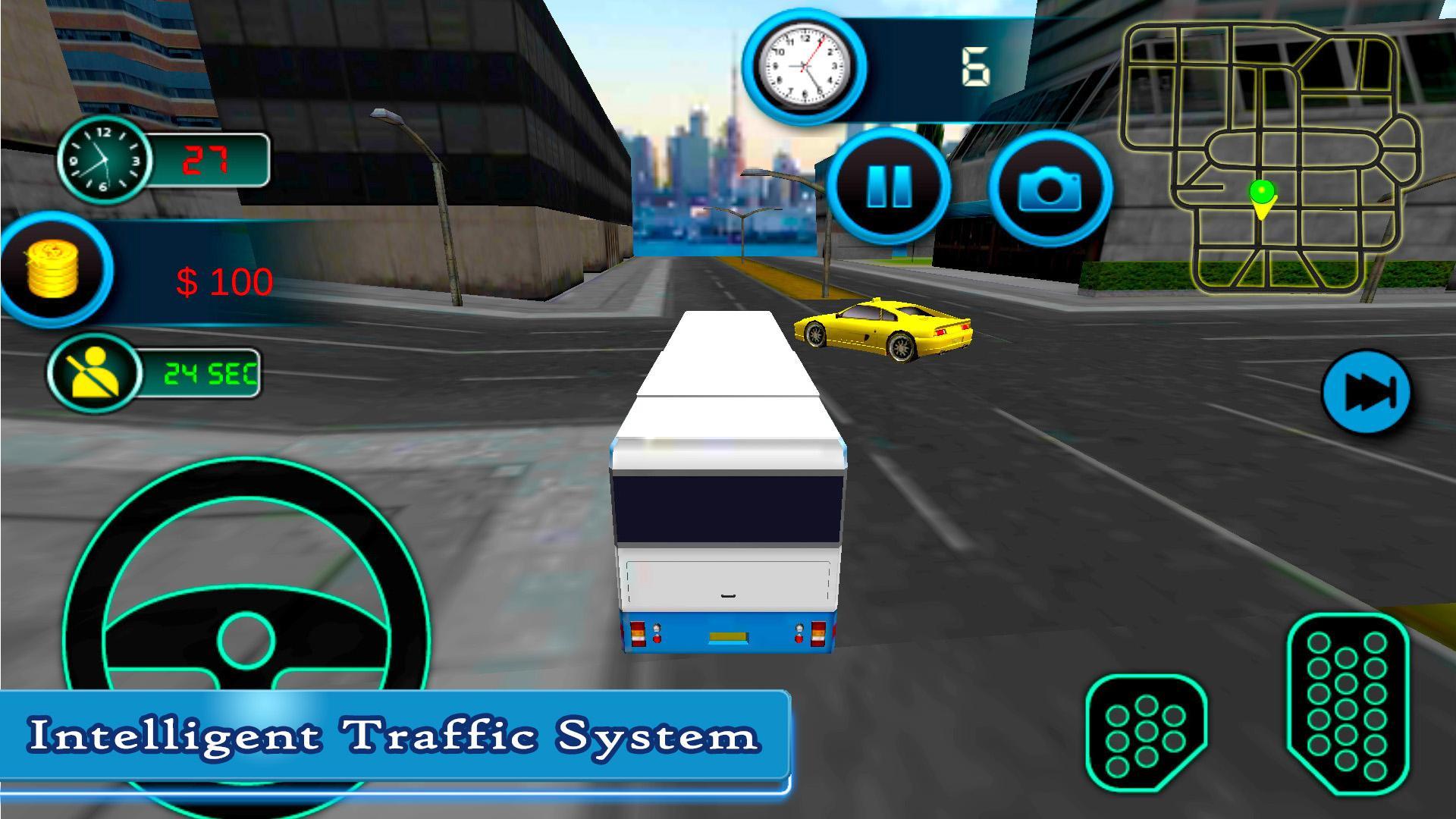
Task: Tap the $100 money counter text
Action: click(226, 281)
